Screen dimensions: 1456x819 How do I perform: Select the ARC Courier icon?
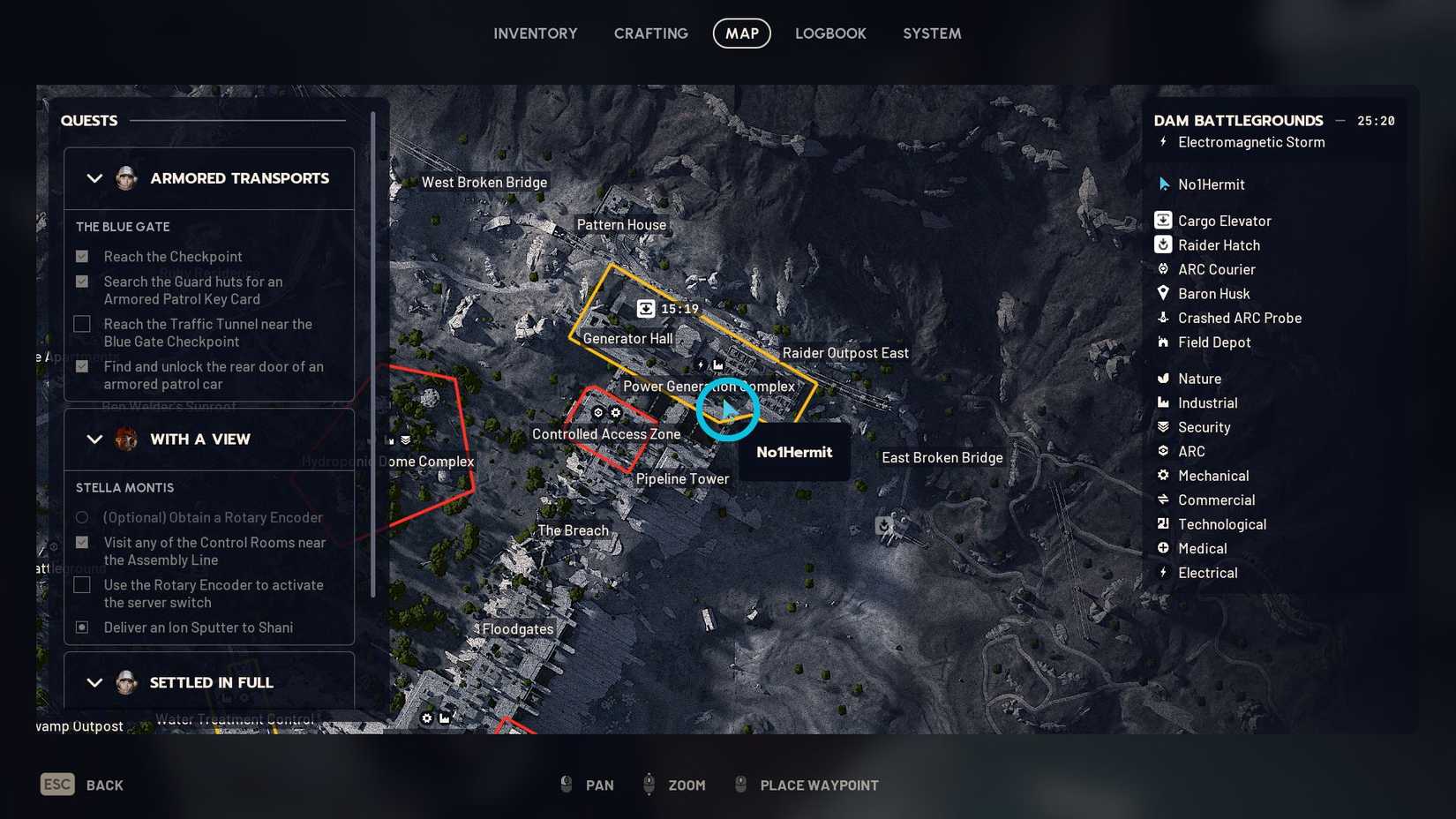point(1162,269)
